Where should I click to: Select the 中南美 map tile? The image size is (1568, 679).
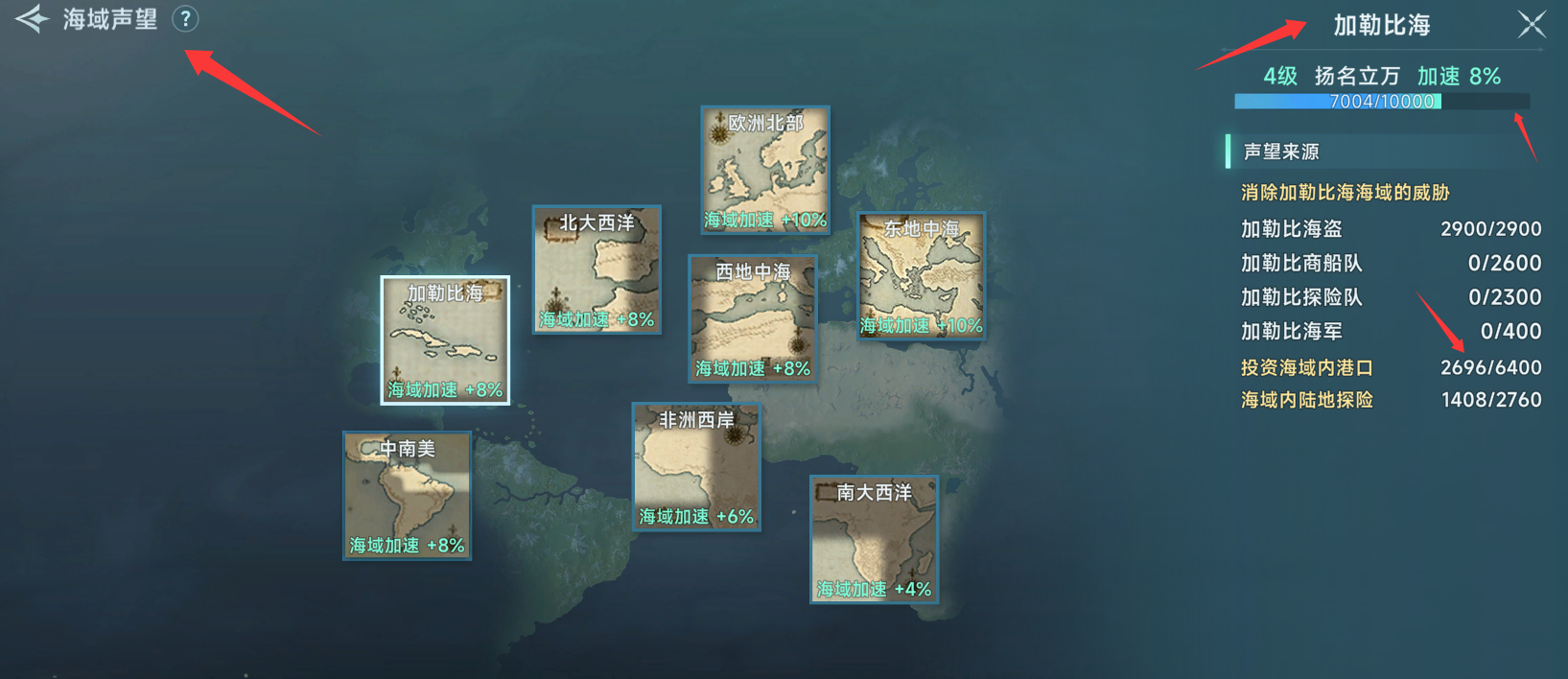click(x=408, y=495)
